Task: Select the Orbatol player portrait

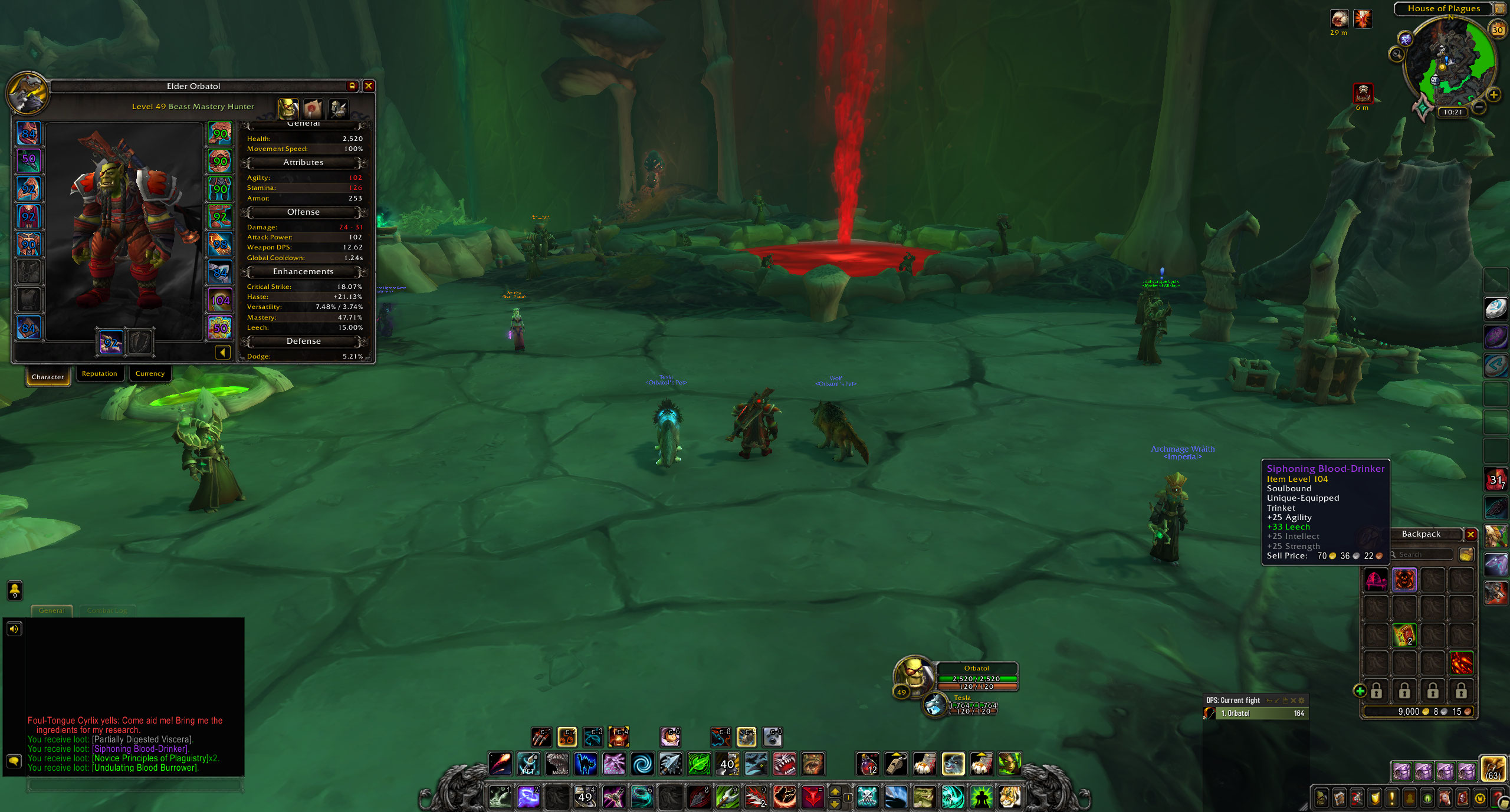Action: click(912, 676)
